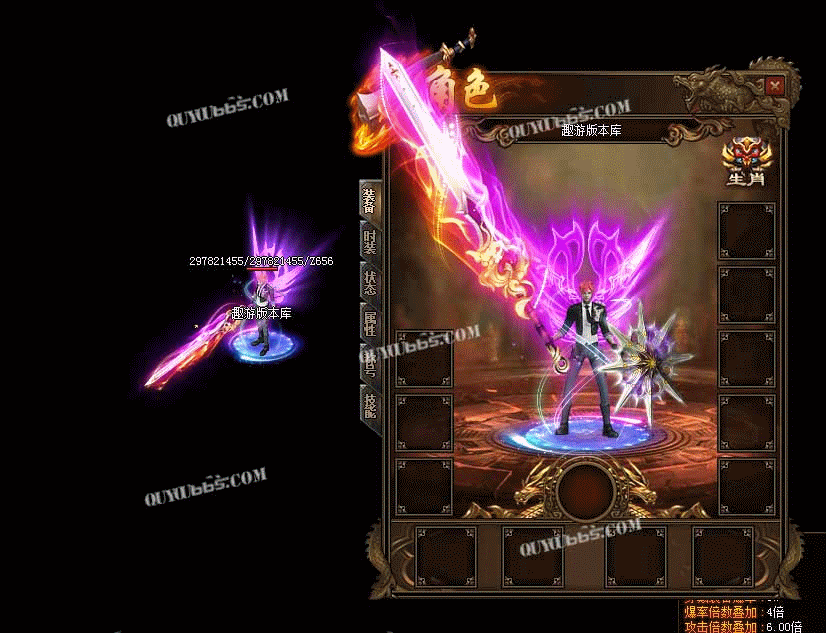The image size is (826, 633).
Task: Switch to the 技能 skills tab
Action: click(x=369, y=405)
